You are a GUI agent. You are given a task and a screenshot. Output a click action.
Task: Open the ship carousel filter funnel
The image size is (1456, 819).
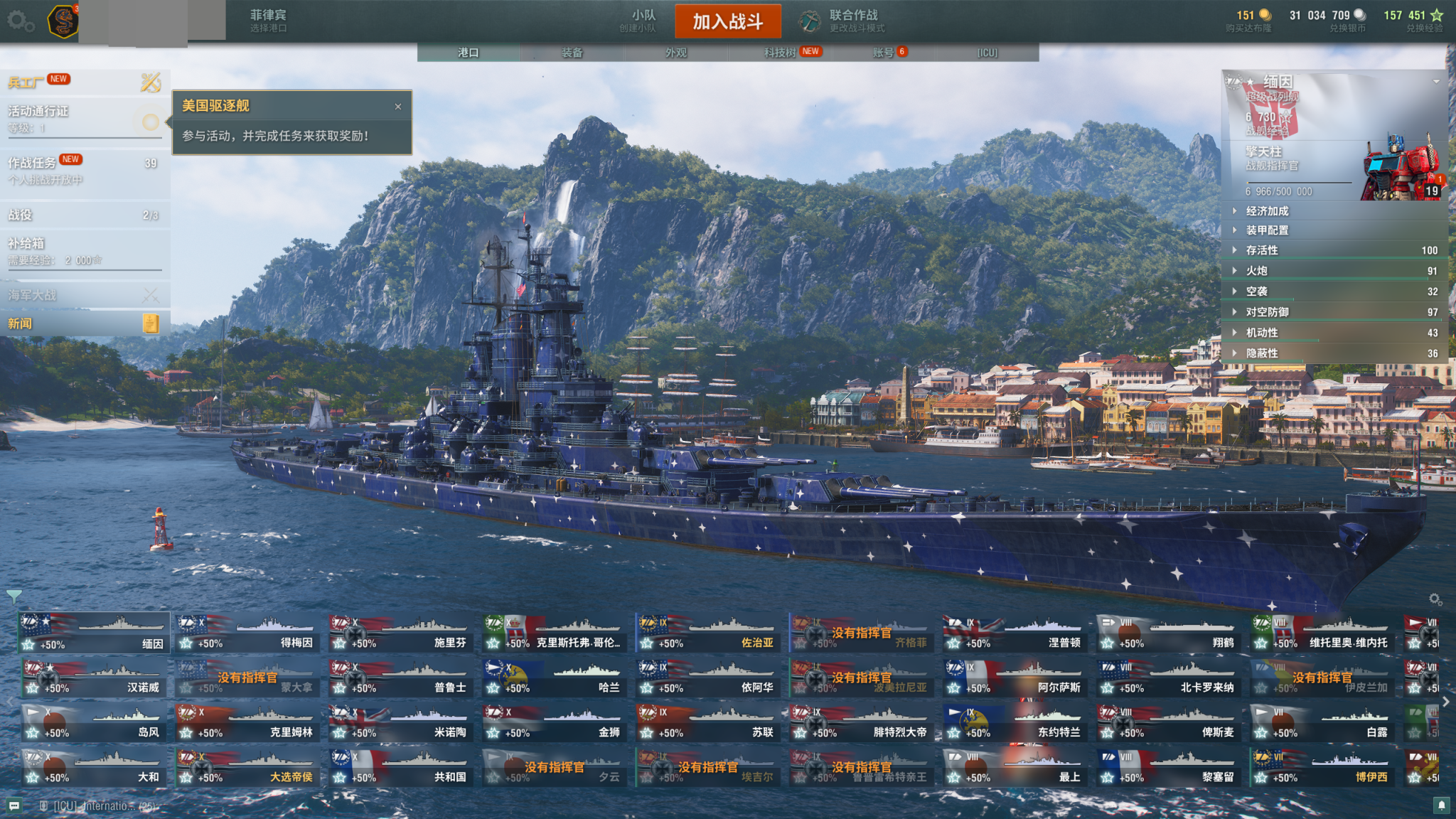(x=14, y=596)
